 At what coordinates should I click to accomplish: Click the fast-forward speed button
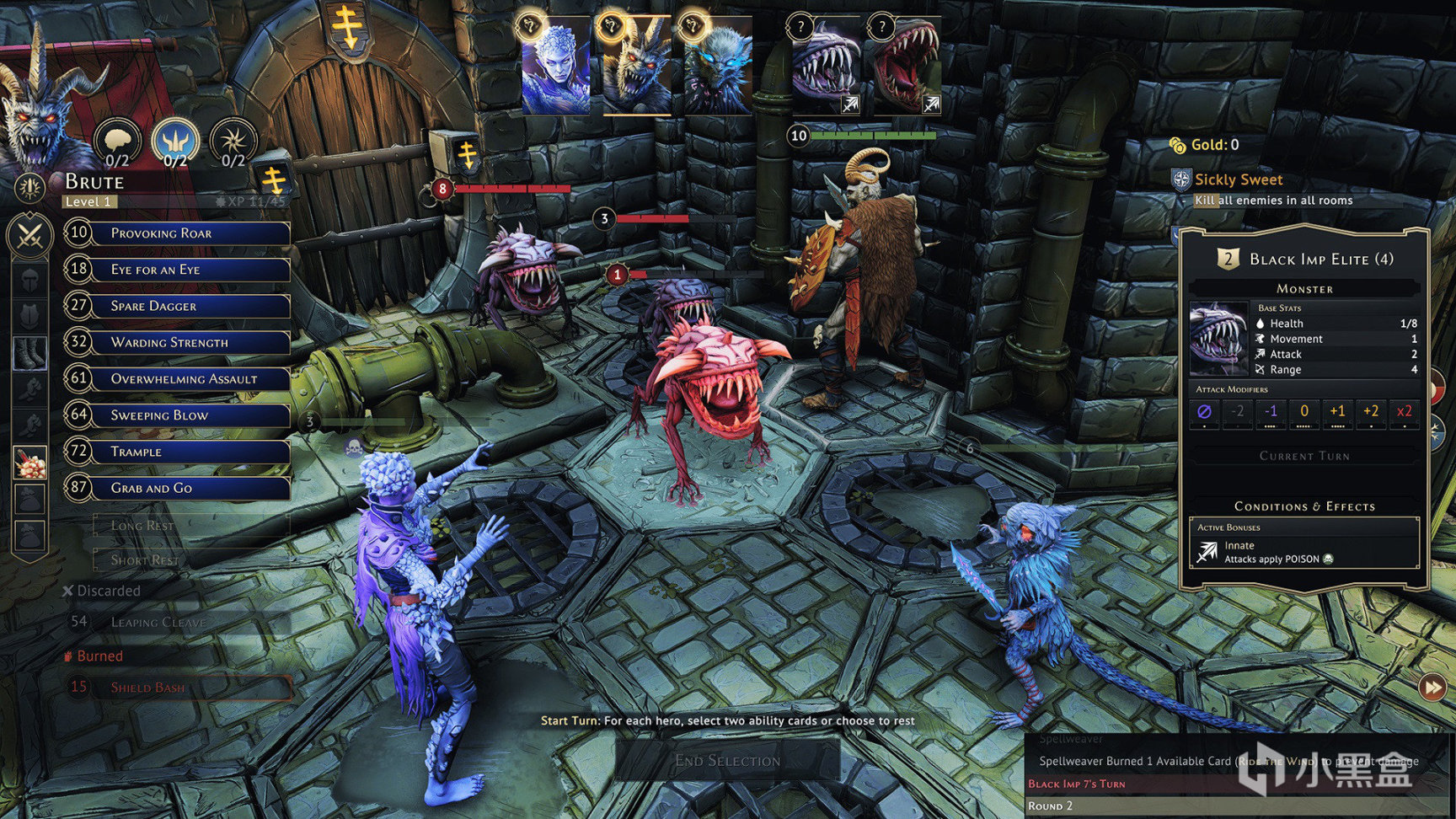coord(1432,688)
